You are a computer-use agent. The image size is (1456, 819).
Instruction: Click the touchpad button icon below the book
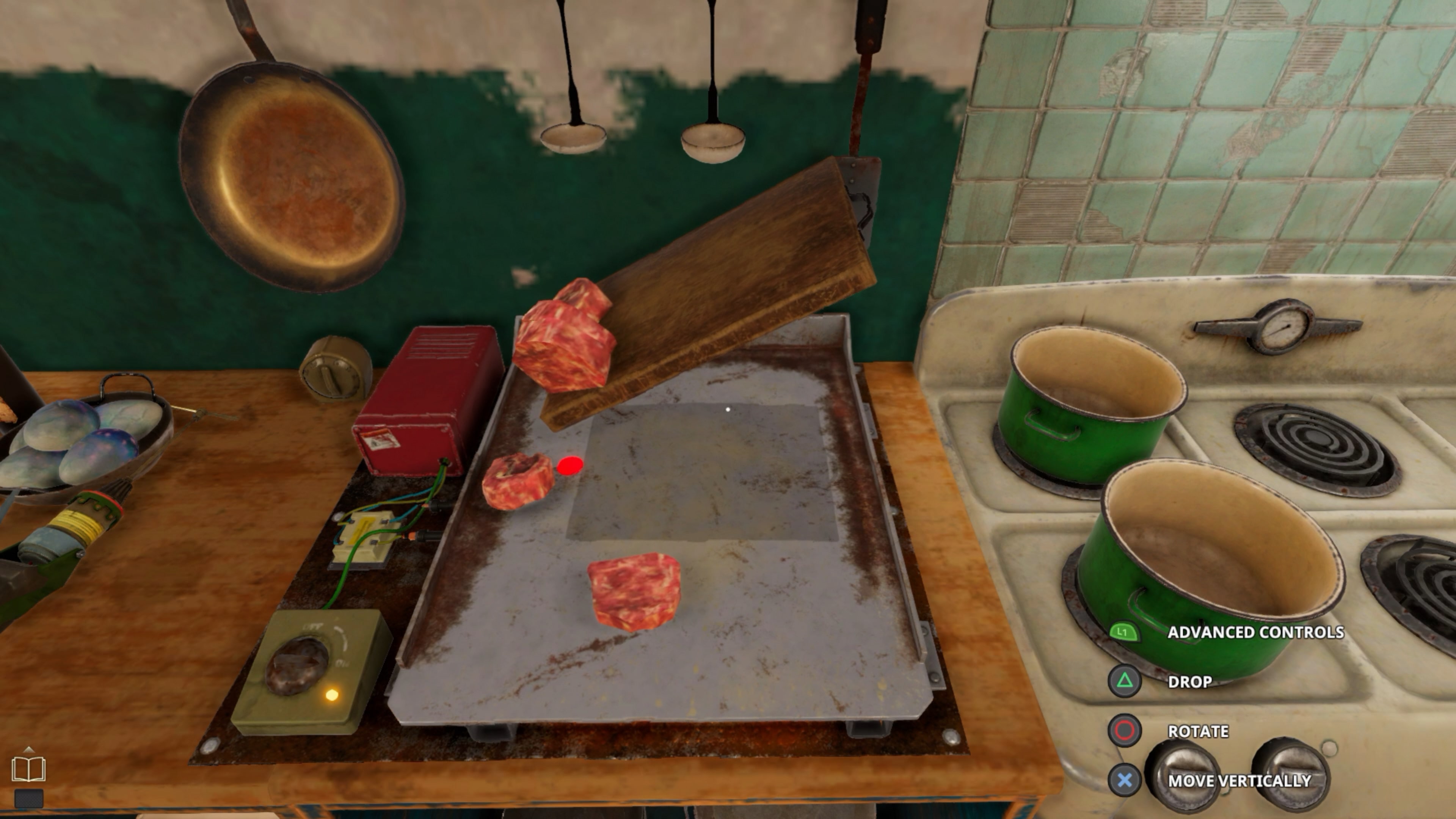[x=29, y=799]
